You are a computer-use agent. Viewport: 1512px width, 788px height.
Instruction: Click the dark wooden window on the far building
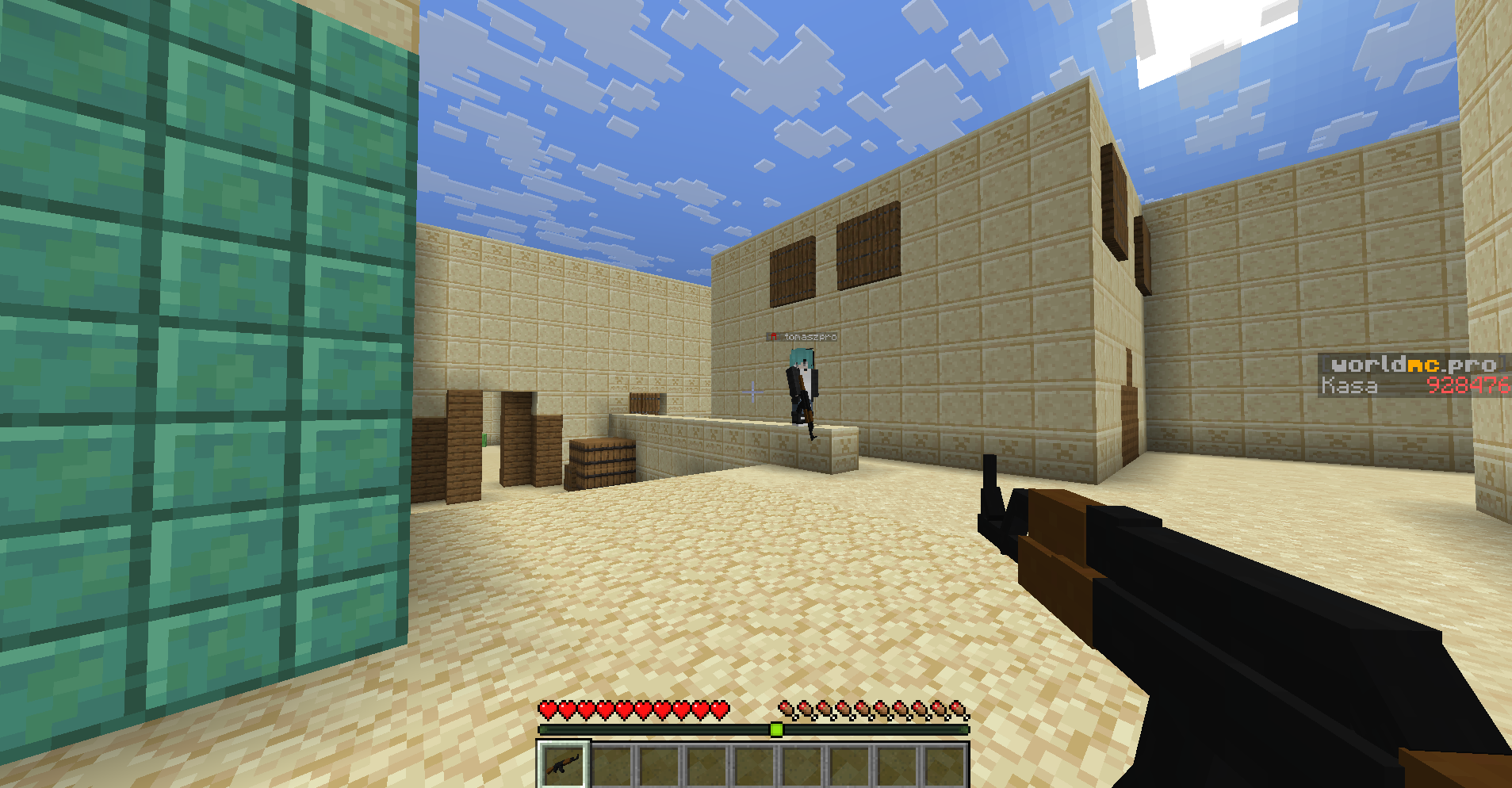coord(868,250)
